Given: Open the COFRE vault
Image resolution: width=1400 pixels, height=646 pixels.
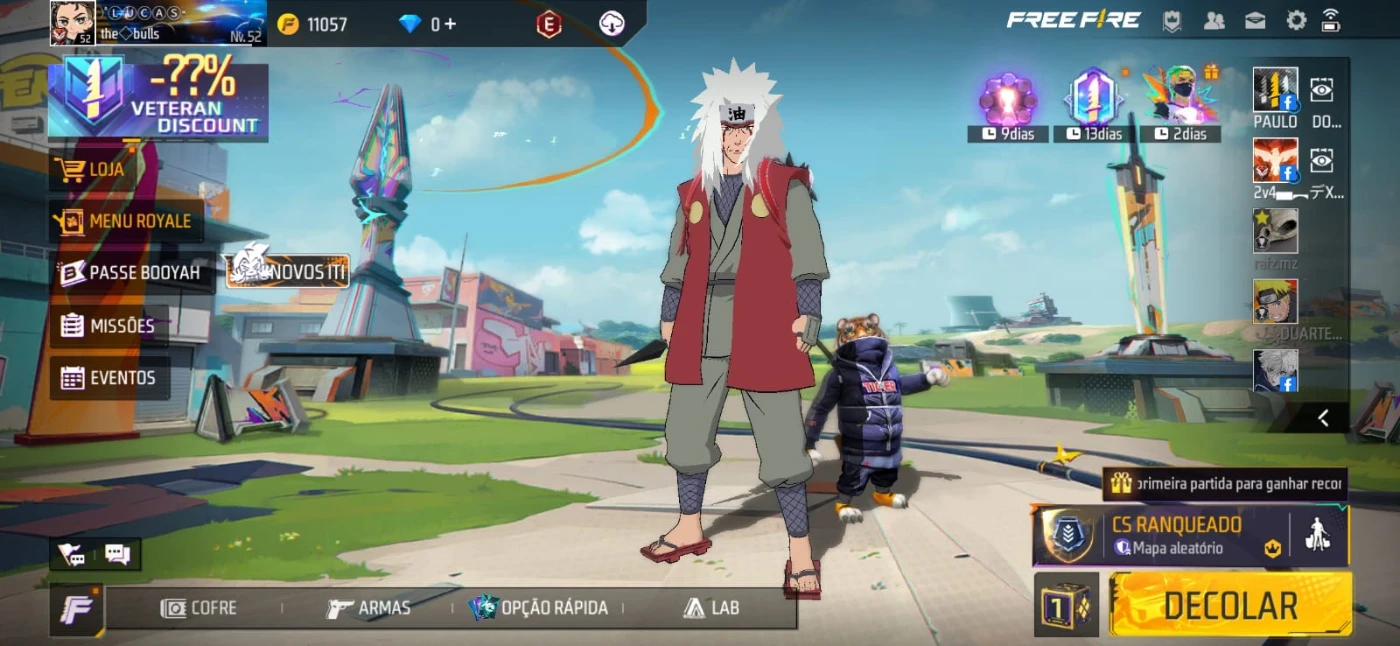Looking at the screenshot, I should [x=200, y=608].
